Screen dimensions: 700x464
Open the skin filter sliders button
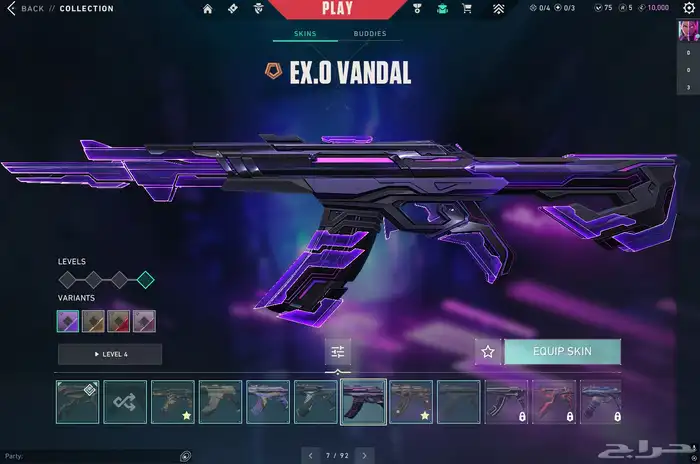[x=338, y=351]
